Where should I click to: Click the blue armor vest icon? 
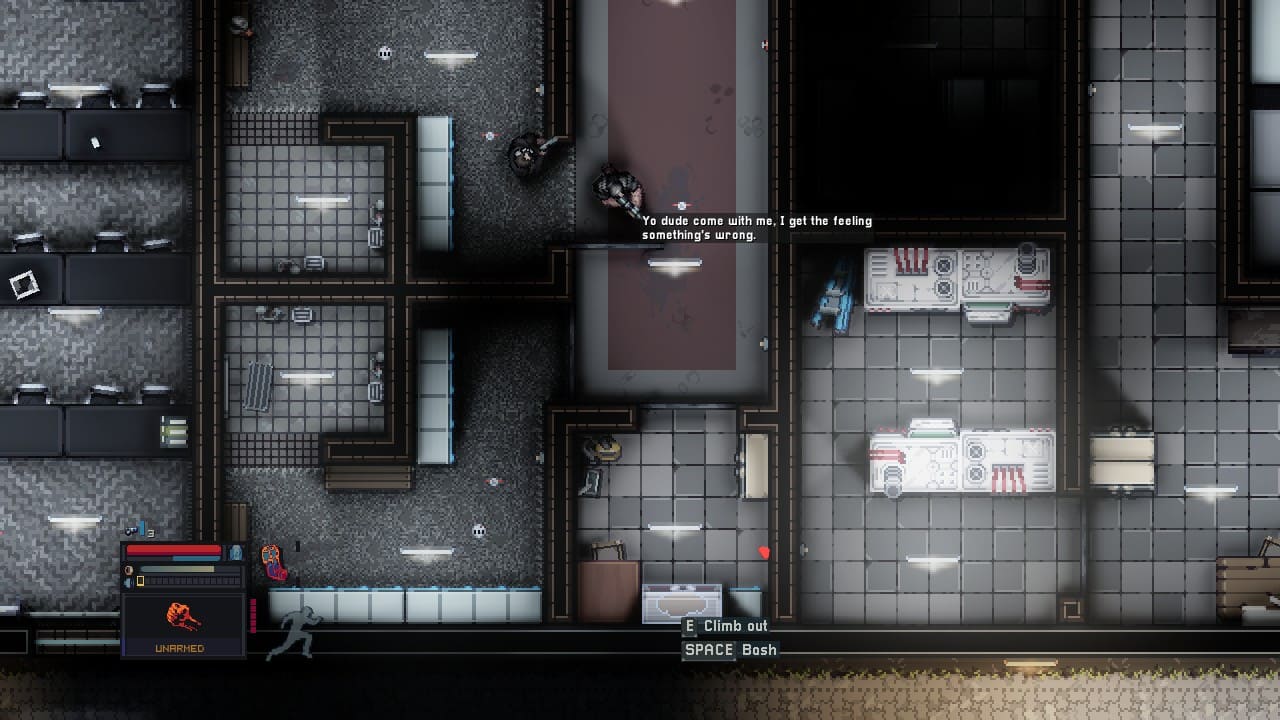point(236,551)
